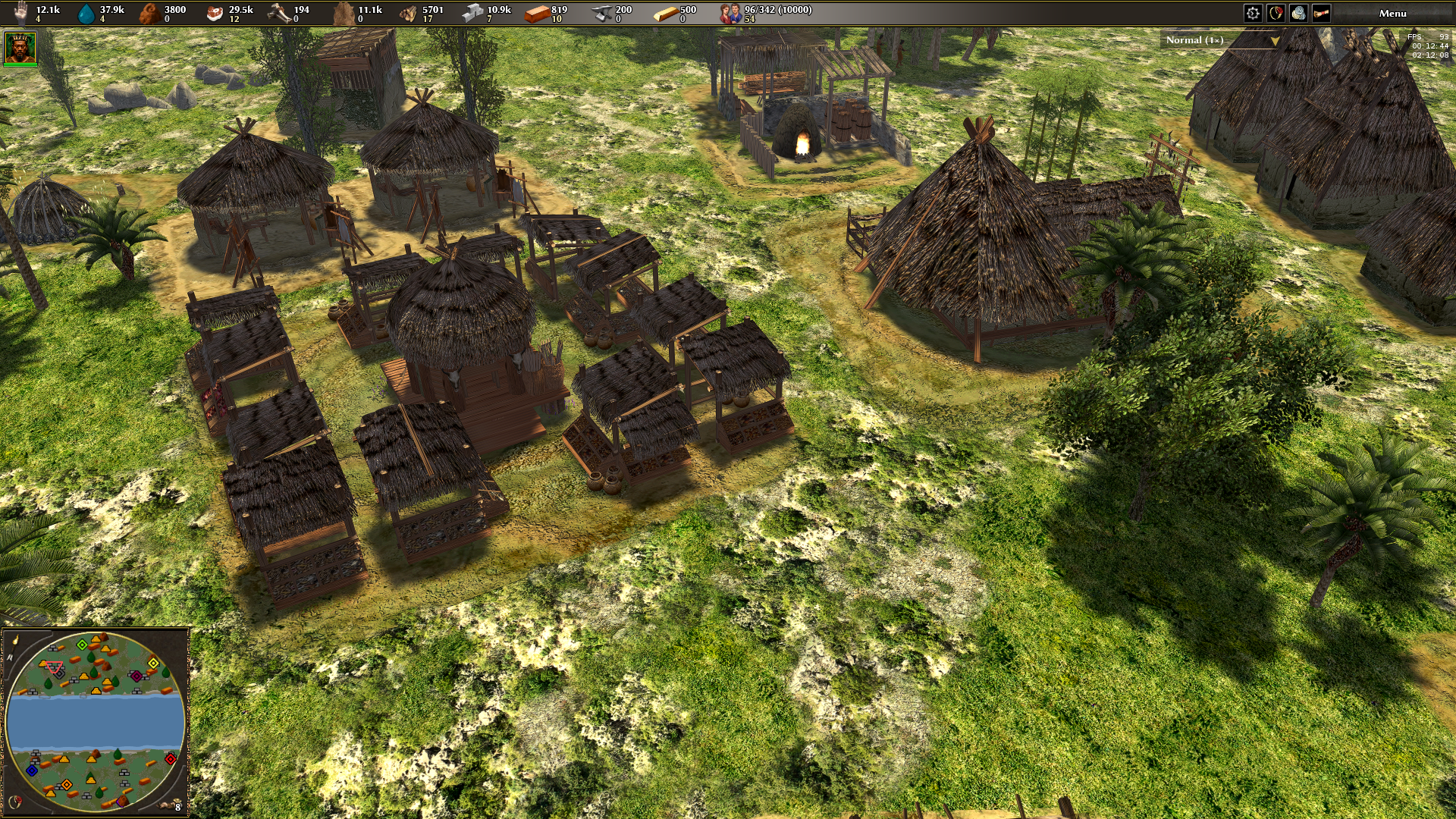
Task: Open the game speed dropdown showing Normal (1×)
Action: (1220, 40)
